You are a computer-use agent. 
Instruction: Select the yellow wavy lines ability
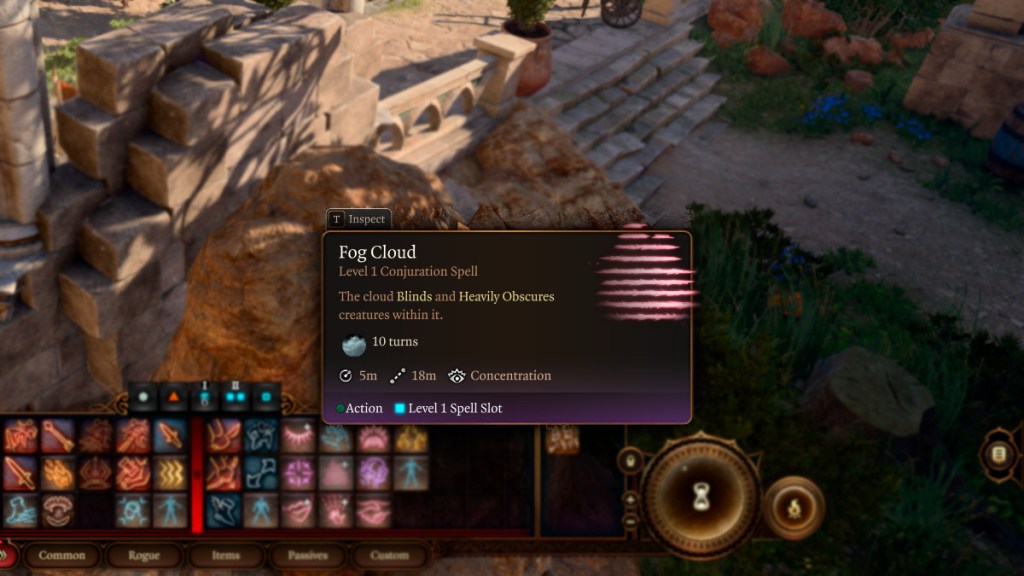(170, 473)
